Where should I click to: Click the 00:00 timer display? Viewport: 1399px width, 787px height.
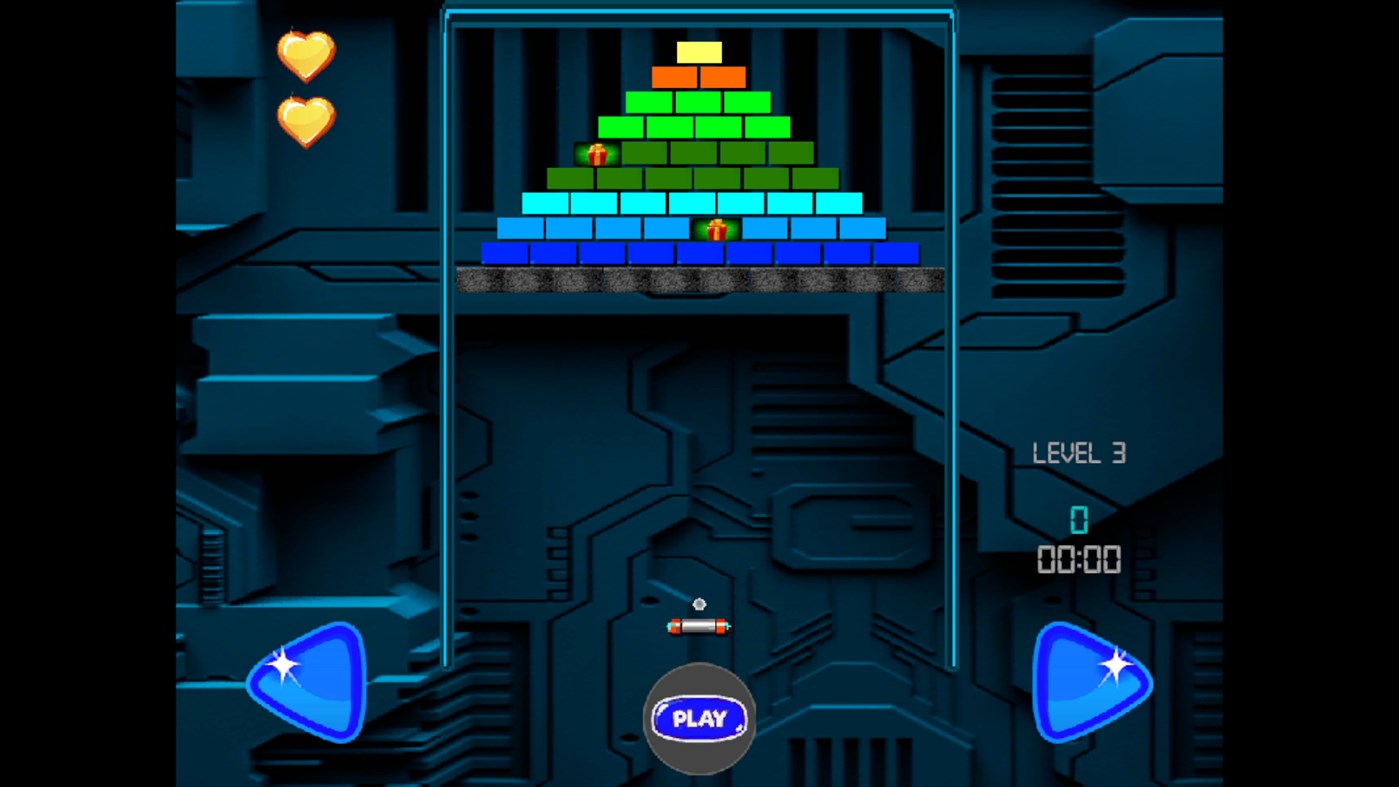pos(1079,559)
